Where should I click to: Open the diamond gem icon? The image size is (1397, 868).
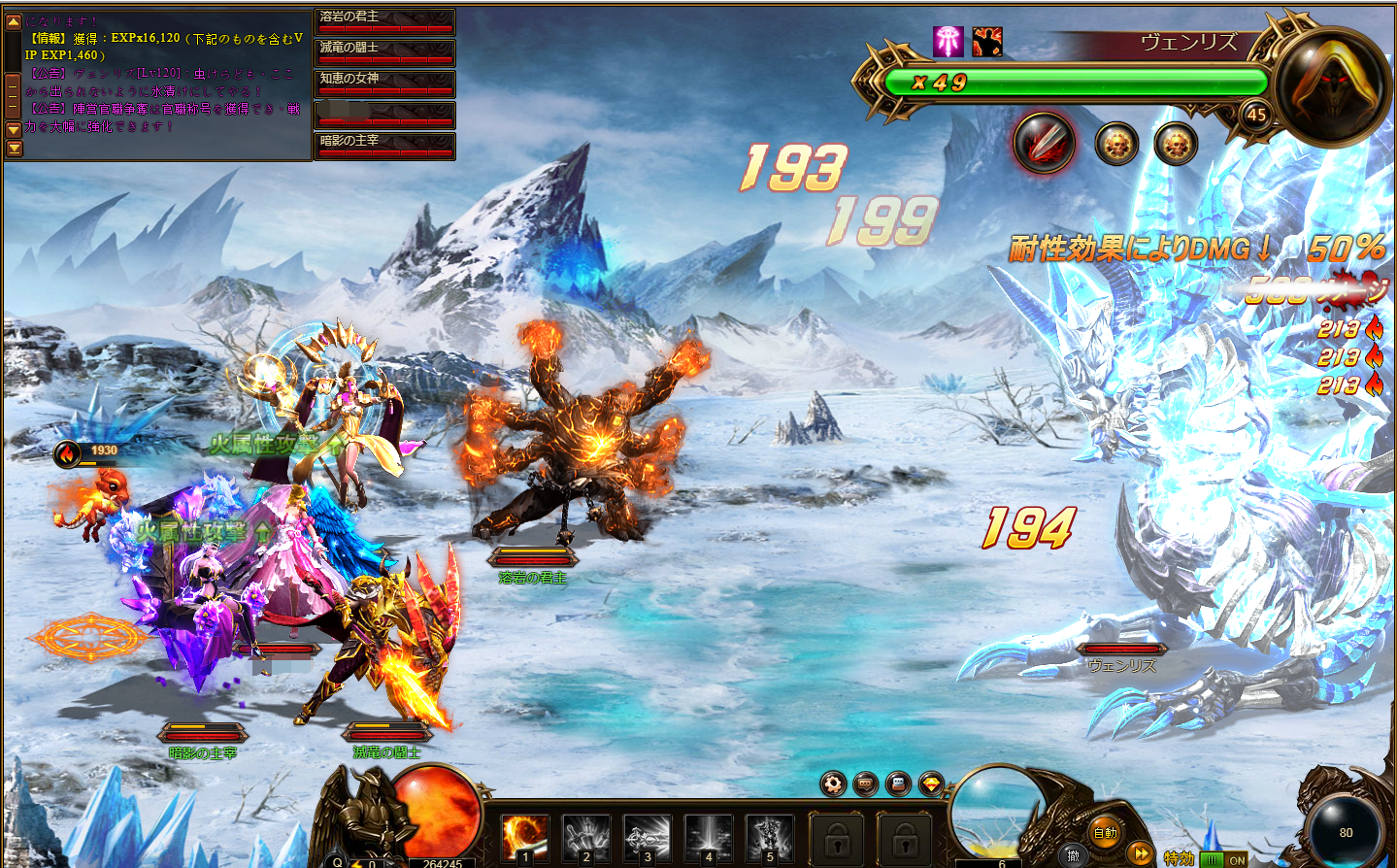tap(932, 784)
